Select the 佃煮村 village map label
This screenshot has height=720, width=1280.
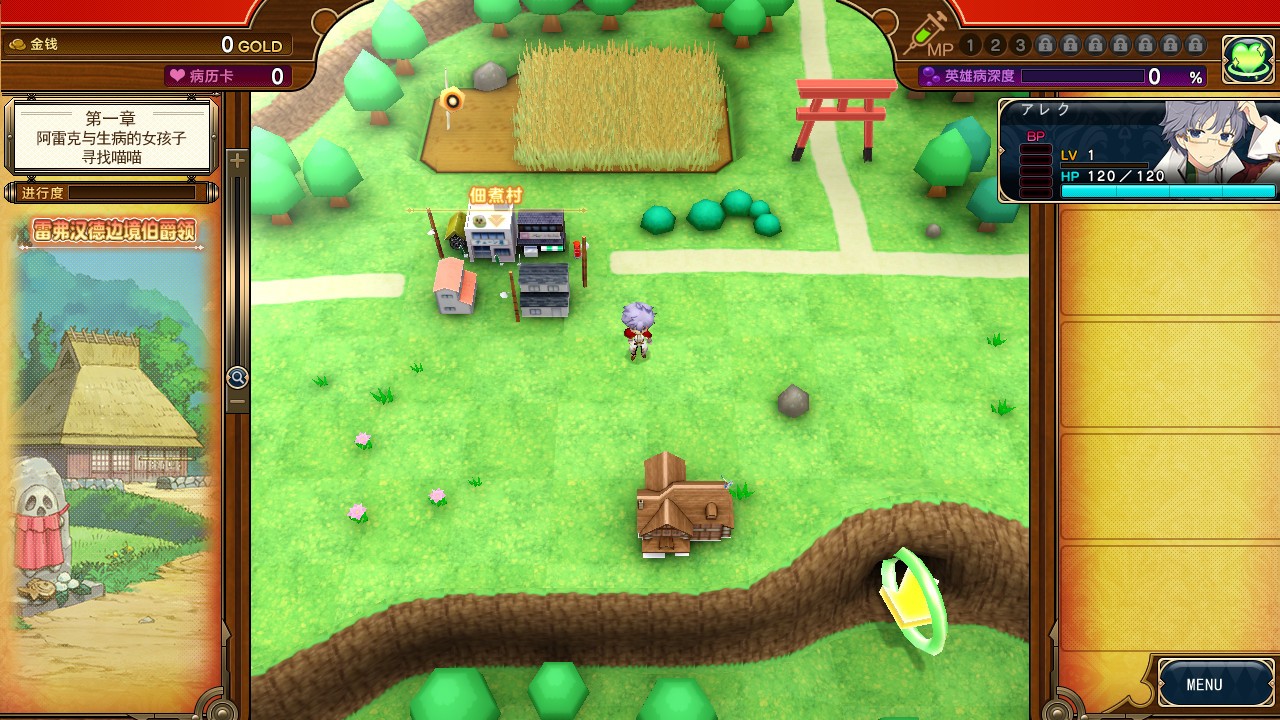[x=496, y=195]
